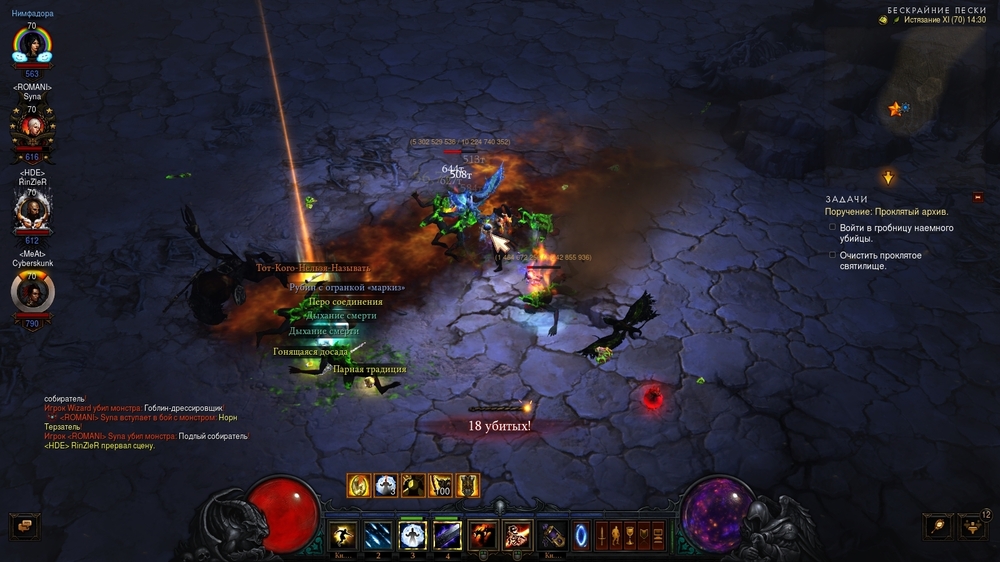Select Syna's party portrait
This screenshot has height=562, width=1000.
tap(32, 125)
